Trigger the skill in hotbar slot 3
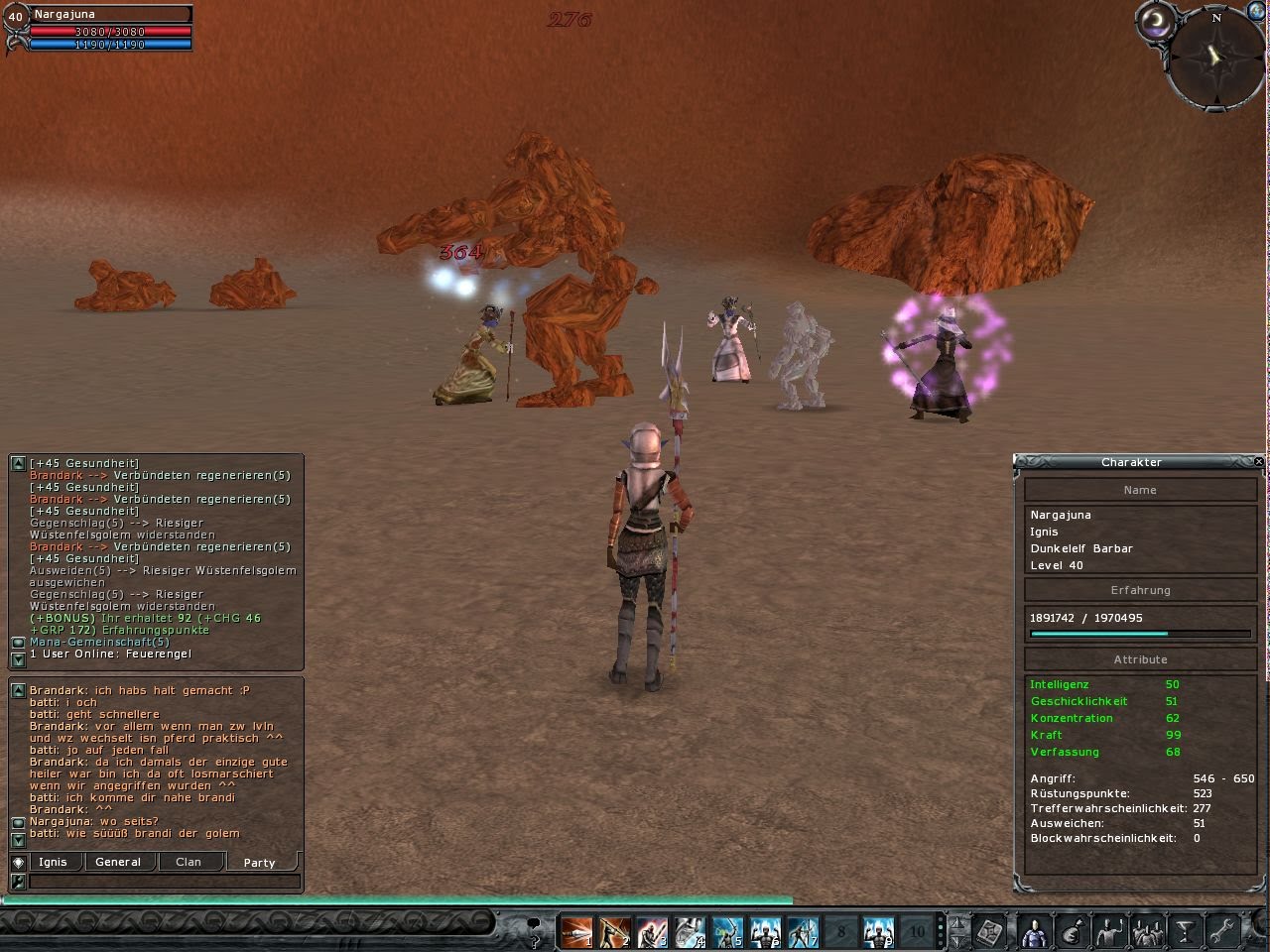Screen dimensions: 1270x952 [652, 932]
